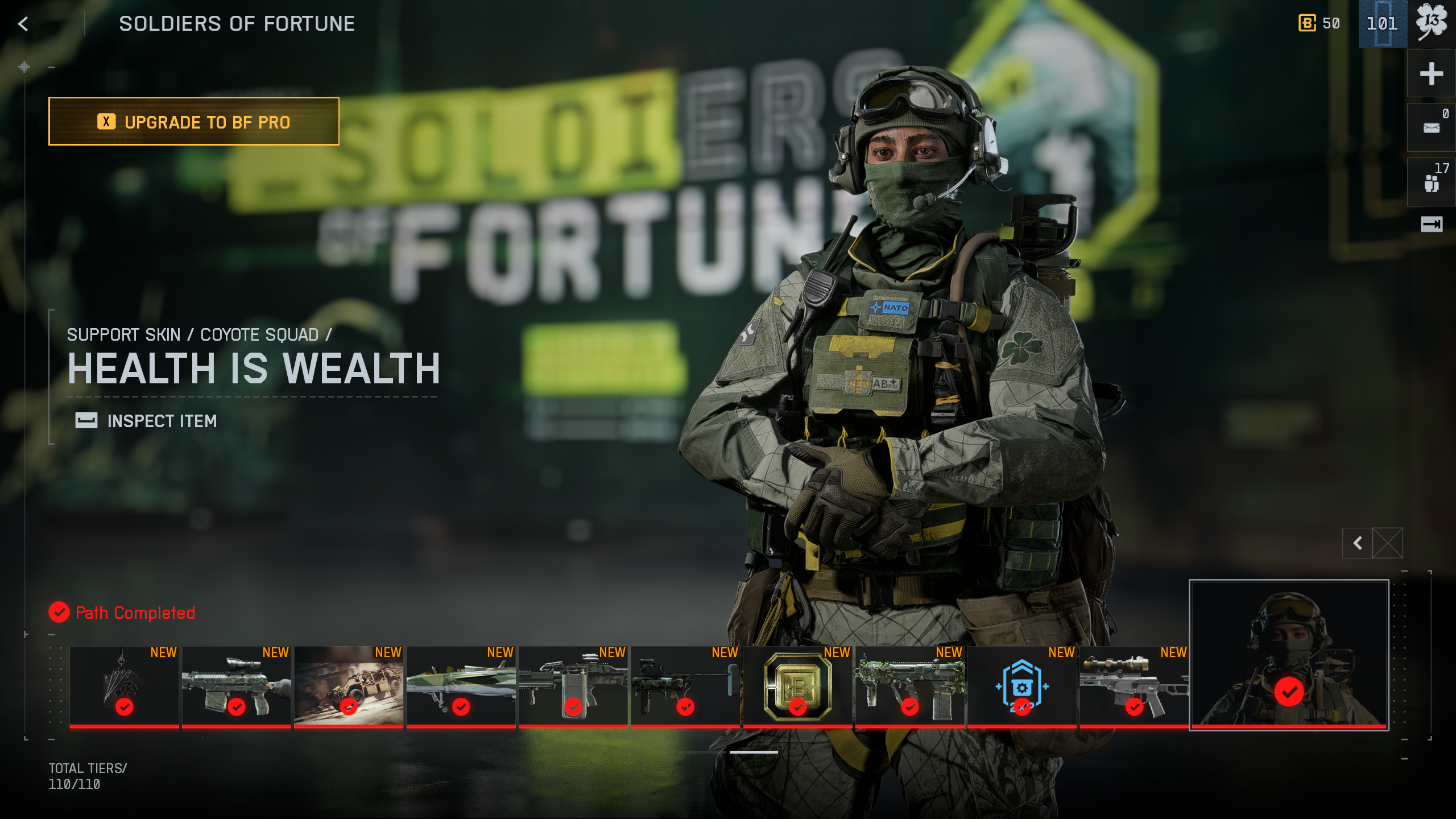Open the clover 13 player profile
This screenshot has width=1456, height=819.
click(1432, 24)
